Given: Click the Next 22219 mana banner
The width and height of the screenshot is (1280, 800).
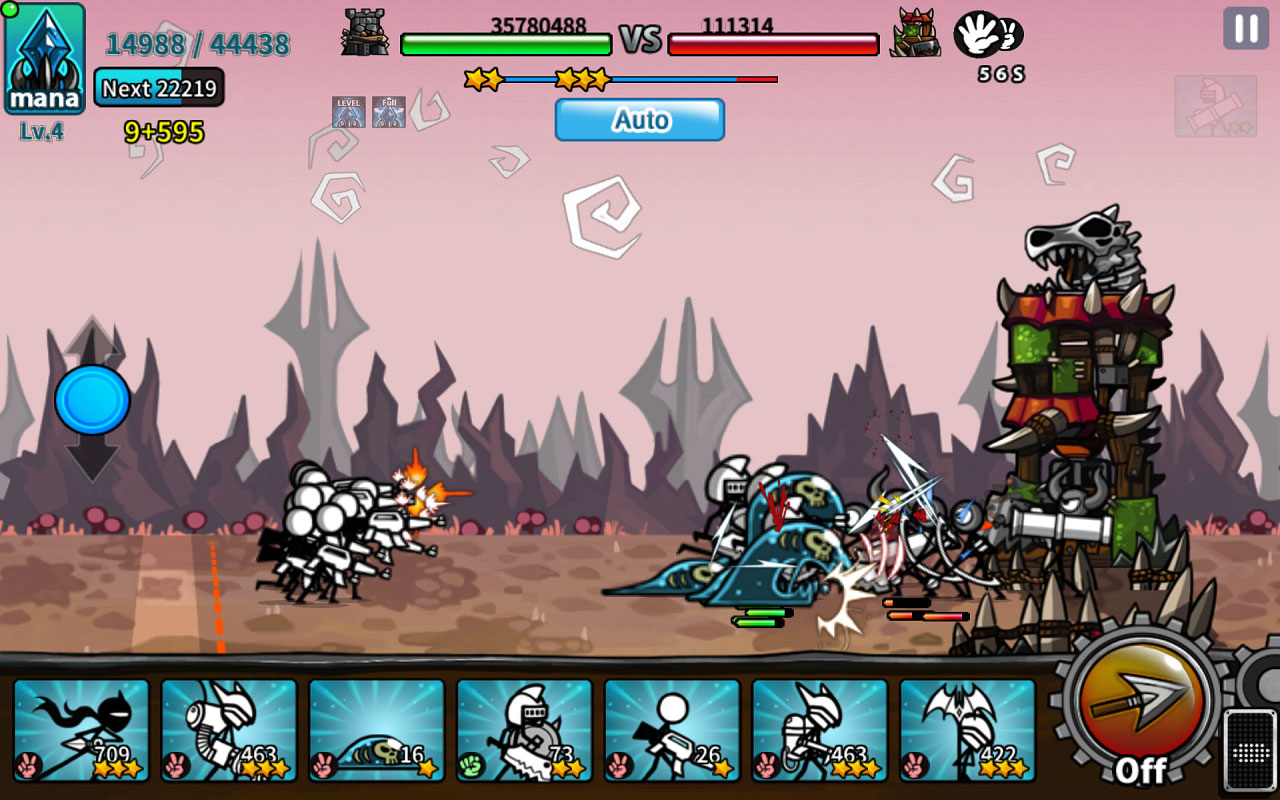Looking at the screenshot, I should click(x=159, y=89).
